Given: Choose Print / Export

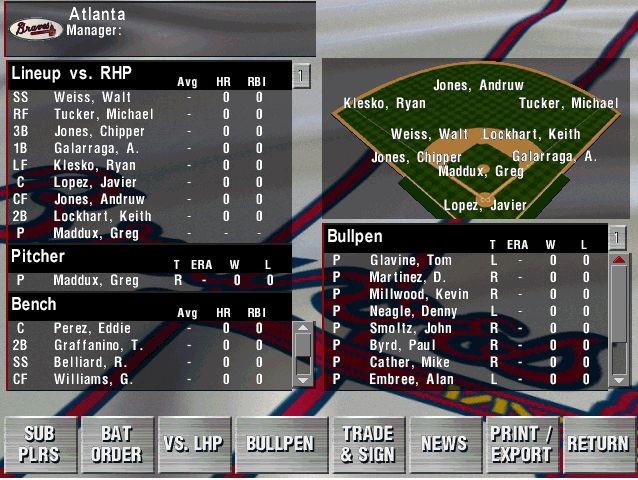Looking at the screenshot, I should tap(521, 444).
